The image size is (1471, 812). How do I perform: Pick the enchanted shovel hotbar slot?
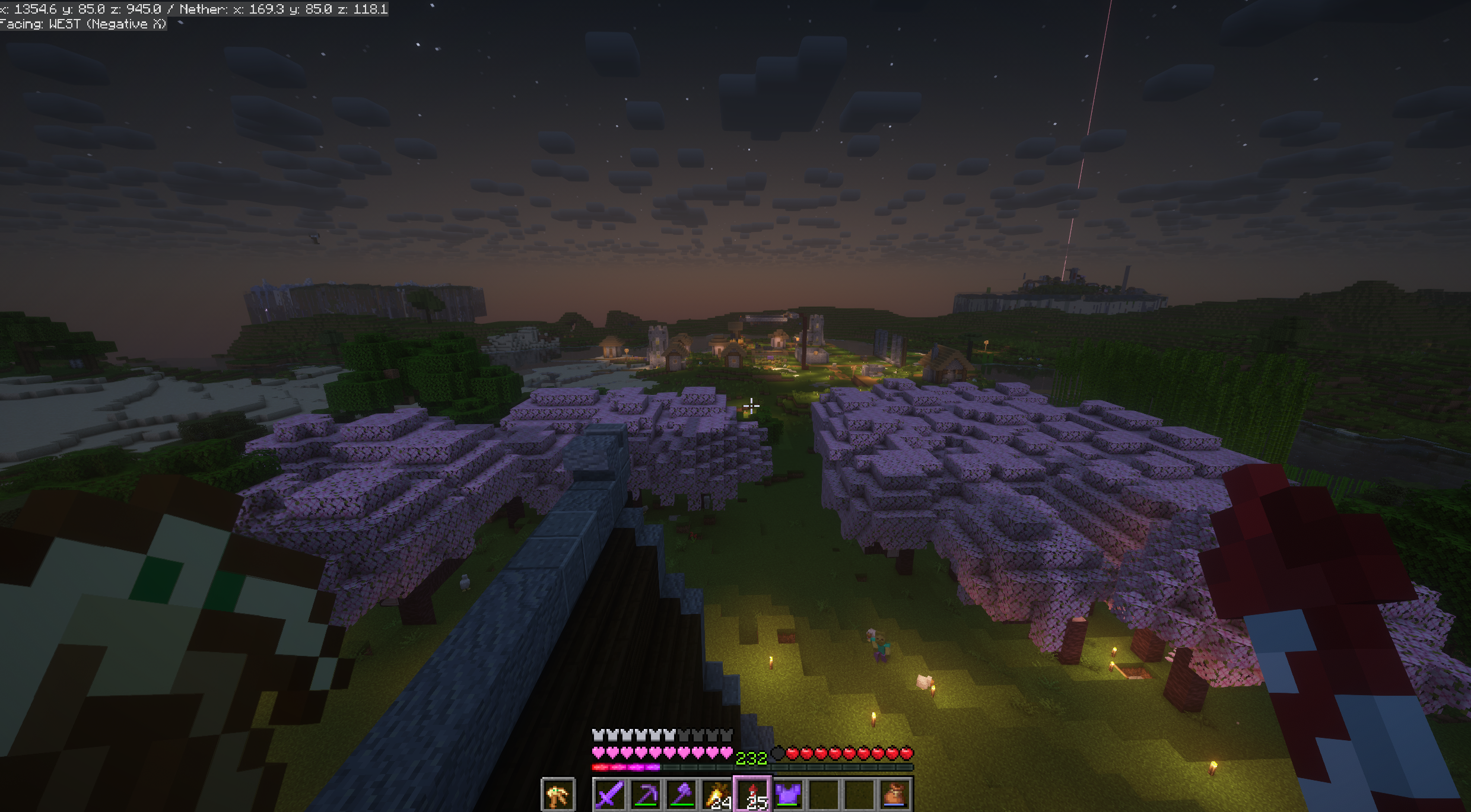(x=681, y=795)
